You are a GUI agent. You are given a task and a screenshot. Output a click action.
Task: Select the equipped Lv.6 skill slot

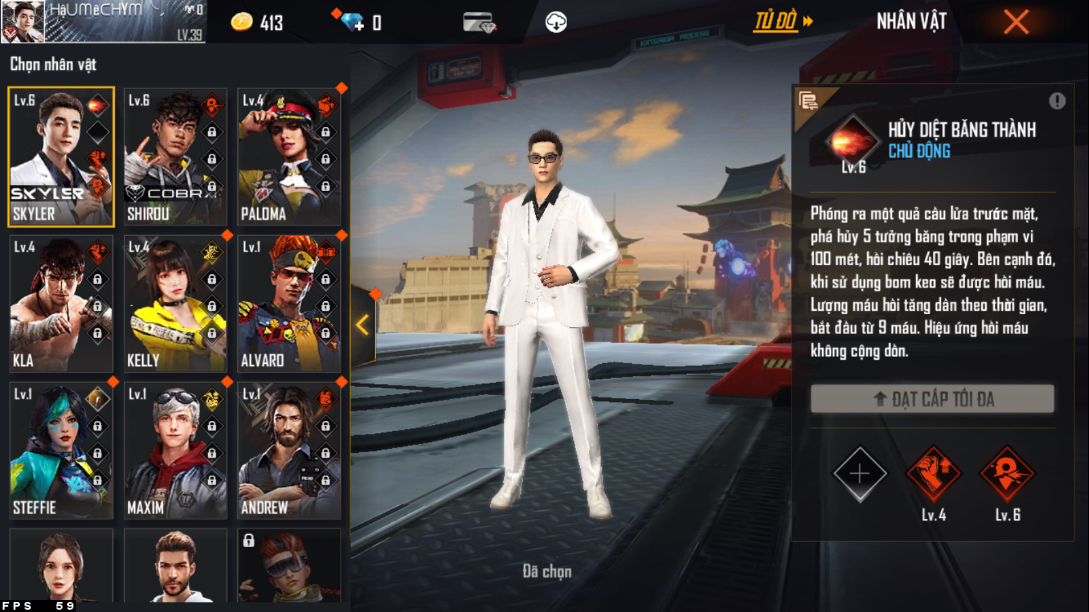click(1007, 473)
